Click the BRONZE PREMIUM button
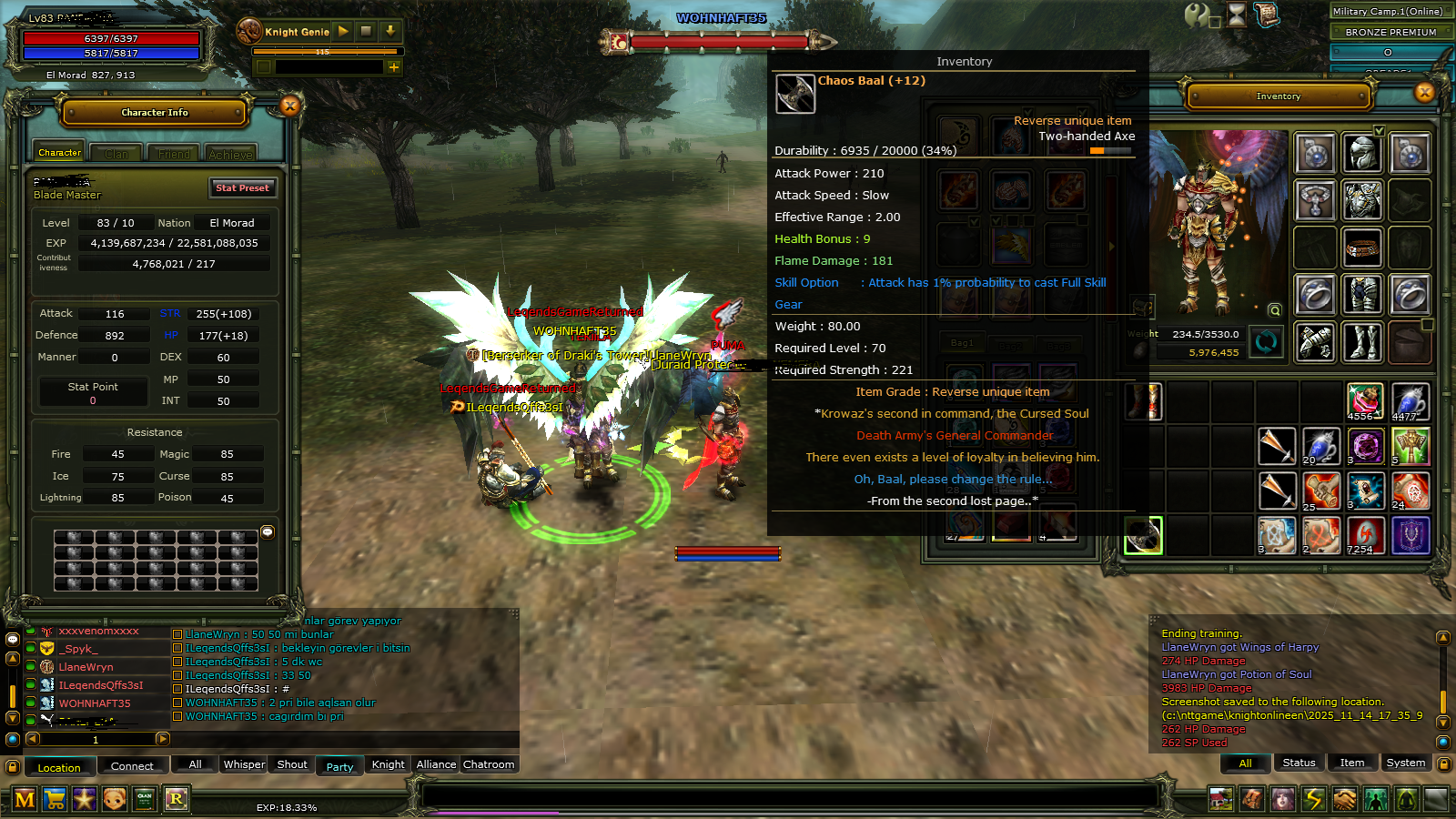The image size is (1456, 819). (x=1391, y=31)
